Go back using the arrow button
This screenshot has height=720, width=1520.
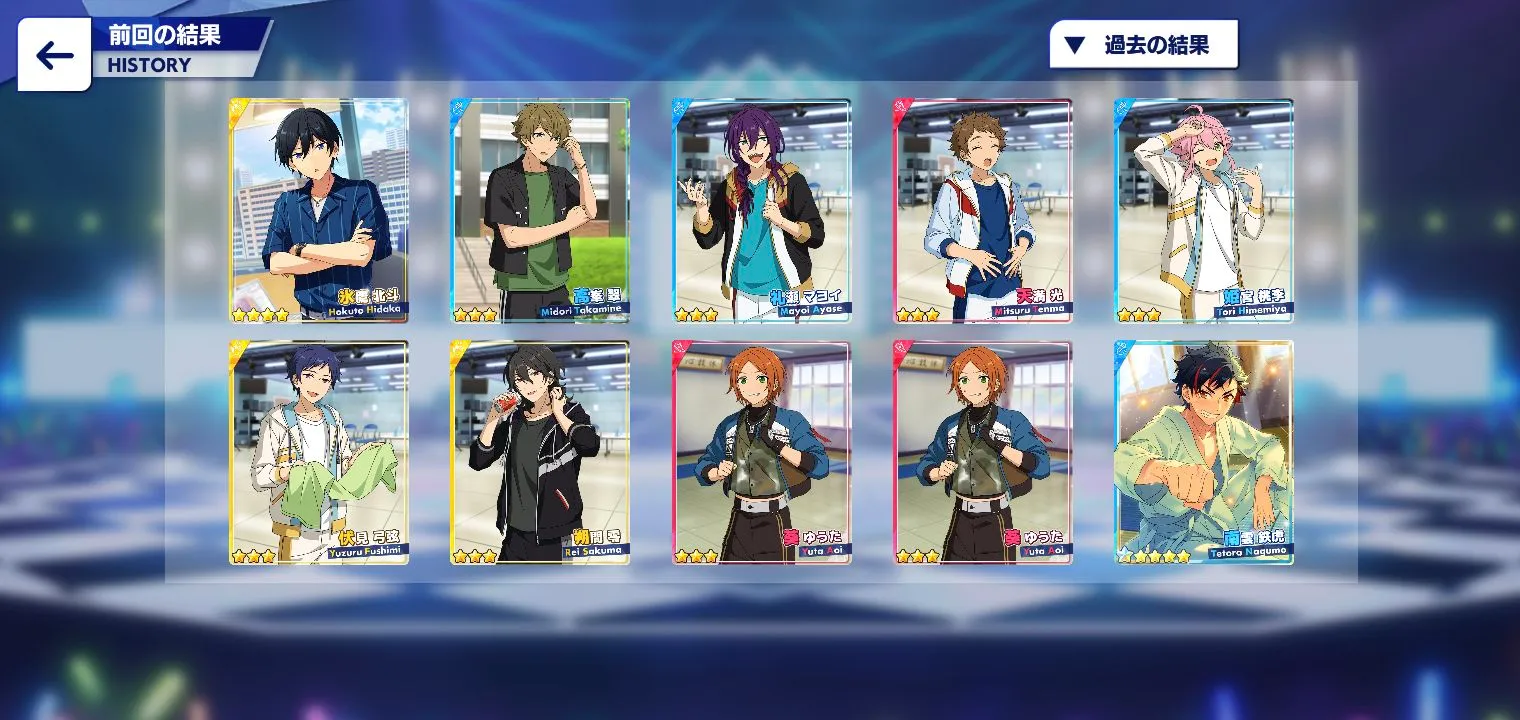pos(54,55)
